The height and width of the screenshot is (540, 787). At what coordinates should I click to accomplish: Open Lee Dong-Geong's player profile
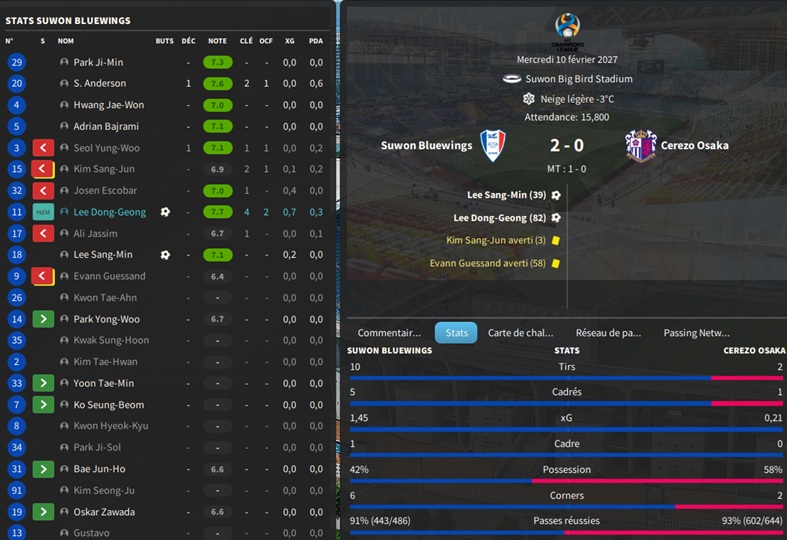click(x=110, y=212)
